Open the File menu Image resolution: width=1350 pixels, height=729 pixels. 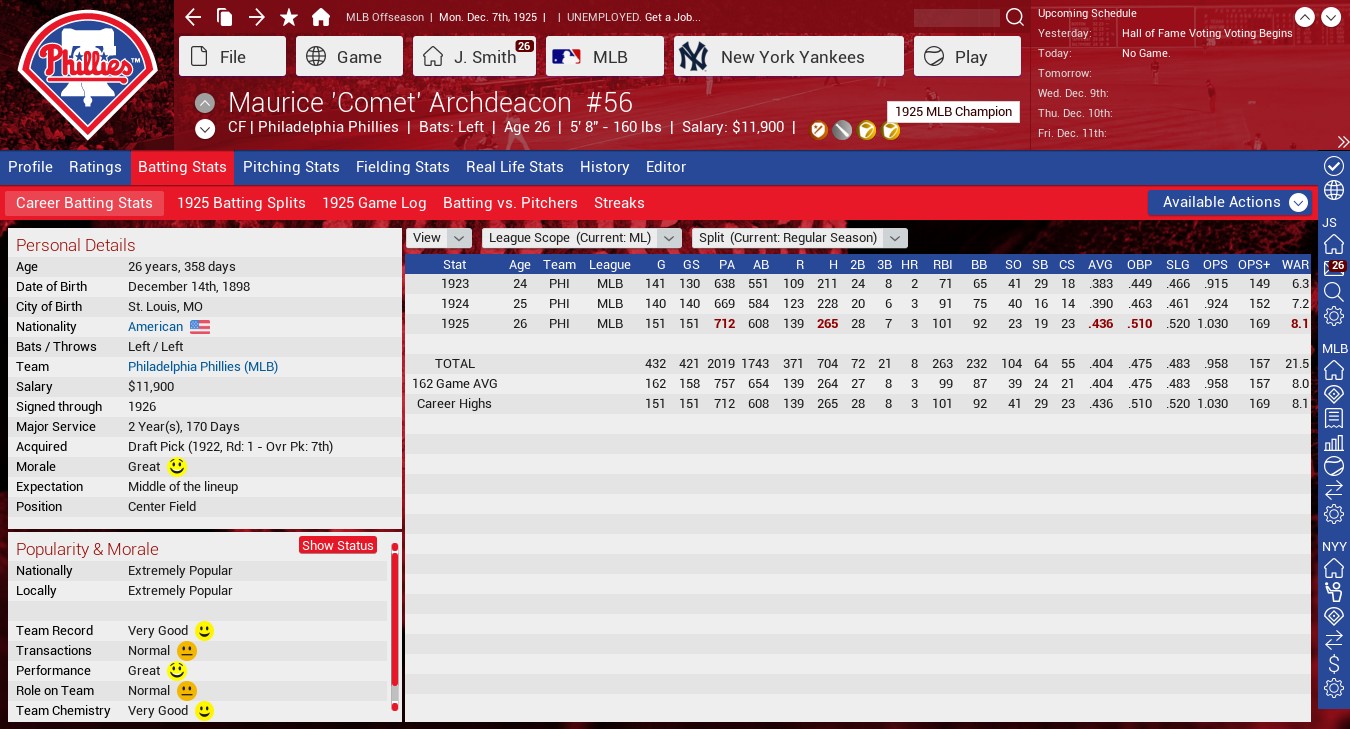click(232, 57)
